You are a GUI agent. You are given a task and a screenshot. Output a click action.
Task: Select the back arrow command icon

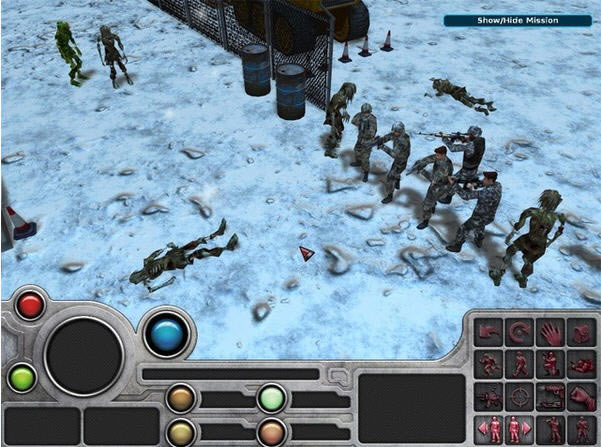[489, 331]
